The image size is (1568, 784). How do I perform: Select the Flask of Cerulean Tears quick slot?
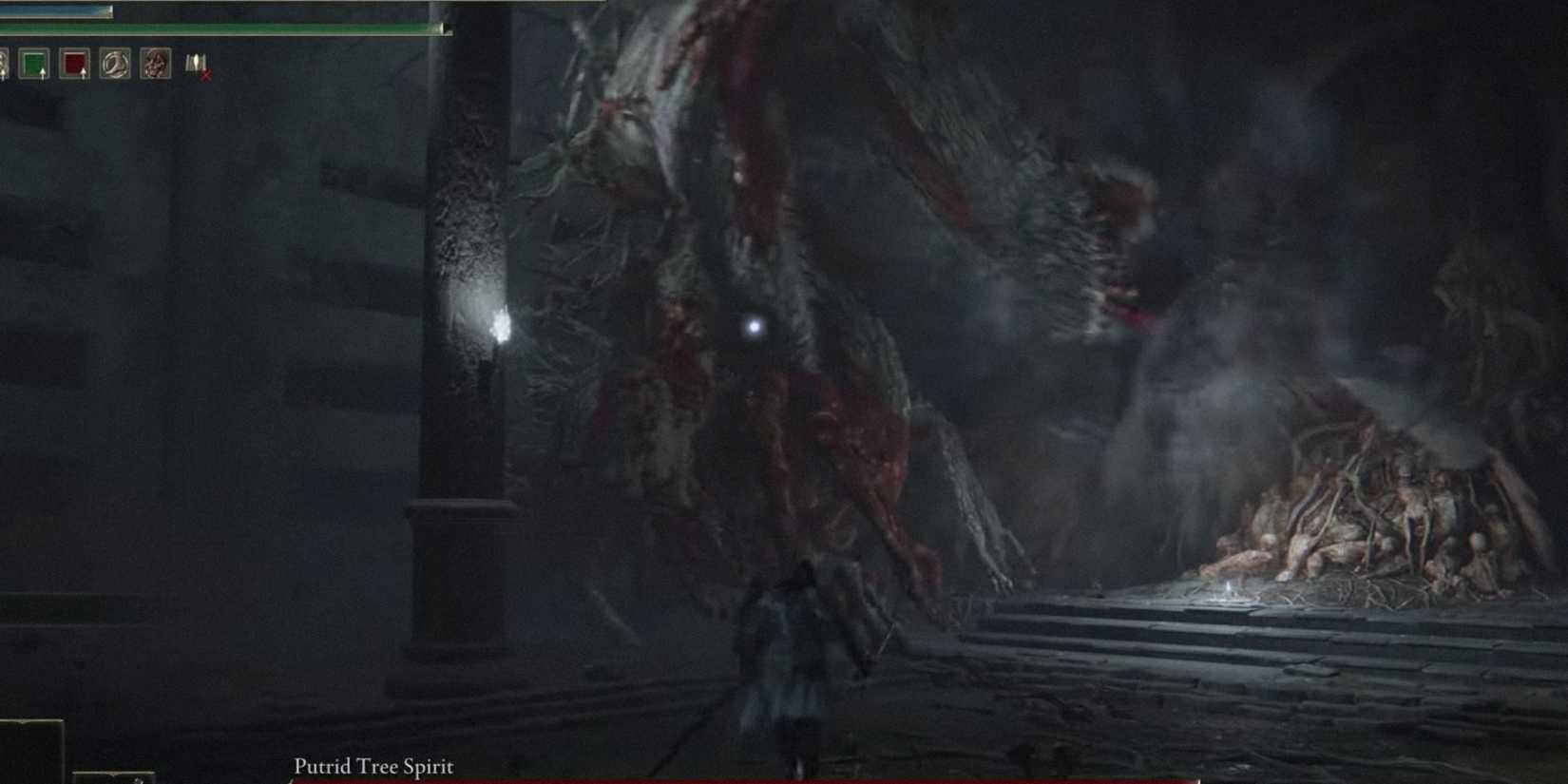click(x=34, y=64)
